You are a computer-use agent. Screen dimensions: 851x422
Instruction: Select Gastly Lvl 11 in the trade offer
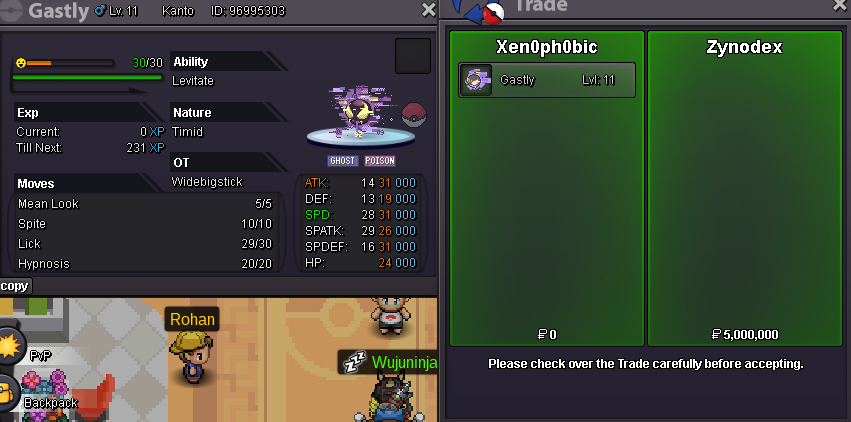click(x=547, y=81)
